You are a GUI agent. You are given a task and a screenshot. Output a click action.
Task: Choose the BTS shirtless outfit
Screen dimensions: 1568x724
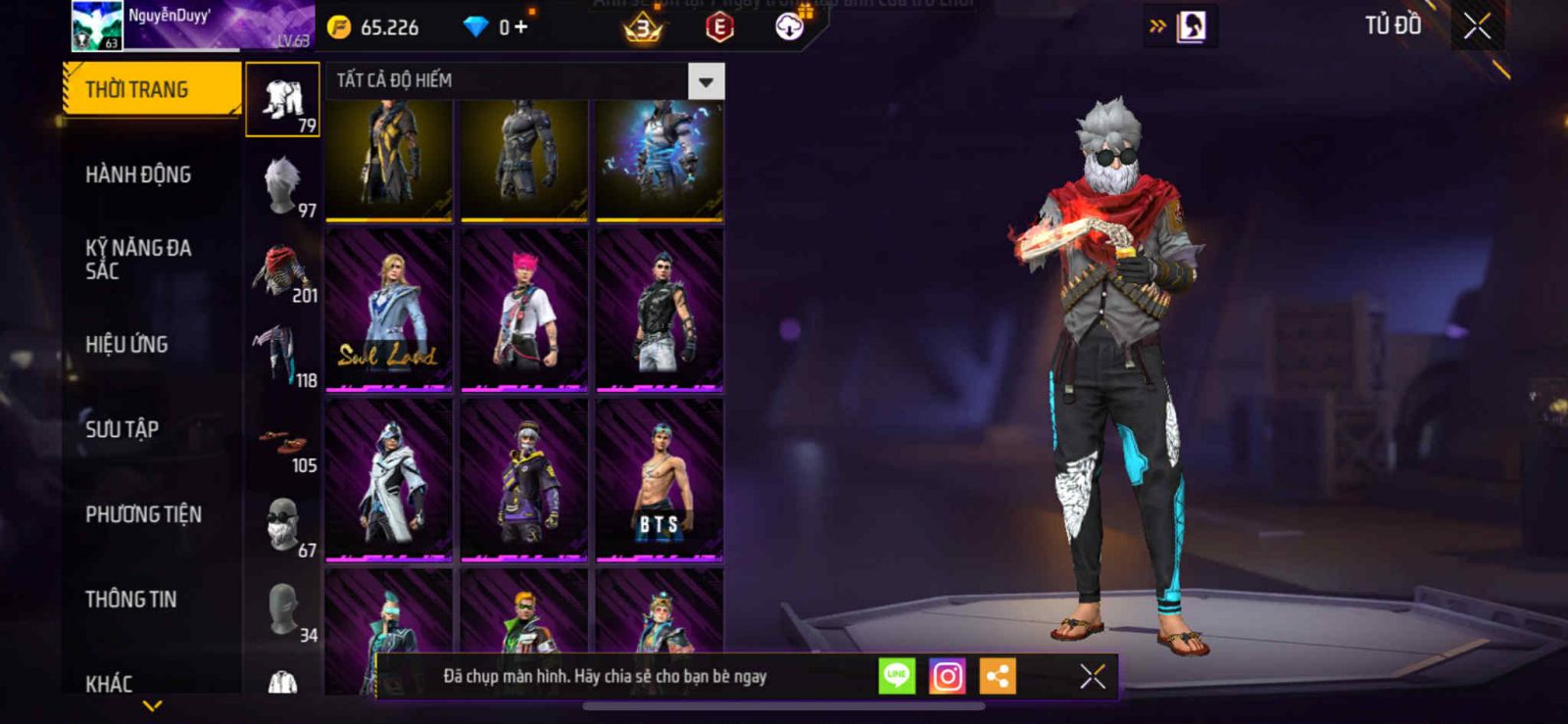[660, 479]
